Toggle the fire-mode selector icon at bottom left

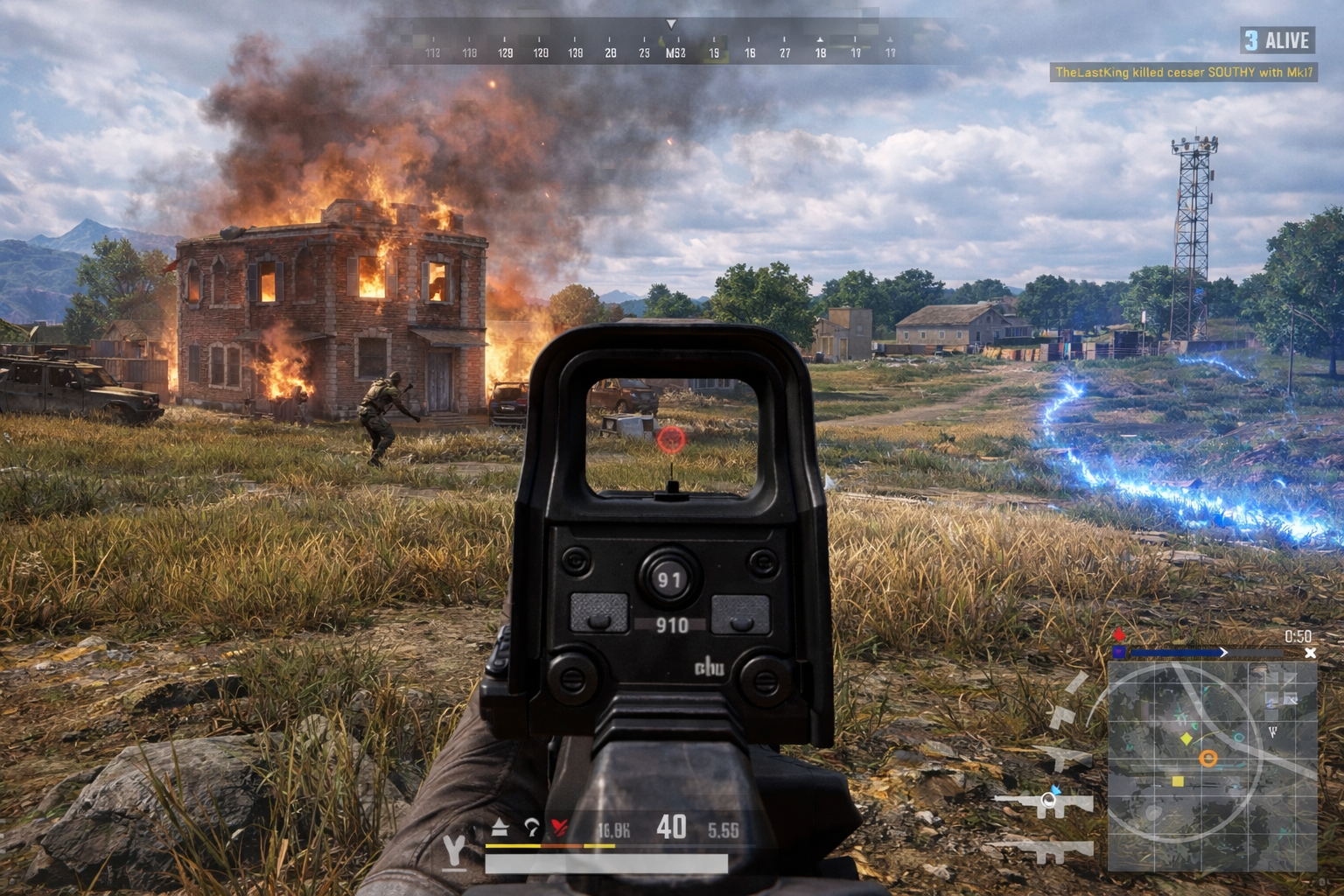click(x=453, y=850)
